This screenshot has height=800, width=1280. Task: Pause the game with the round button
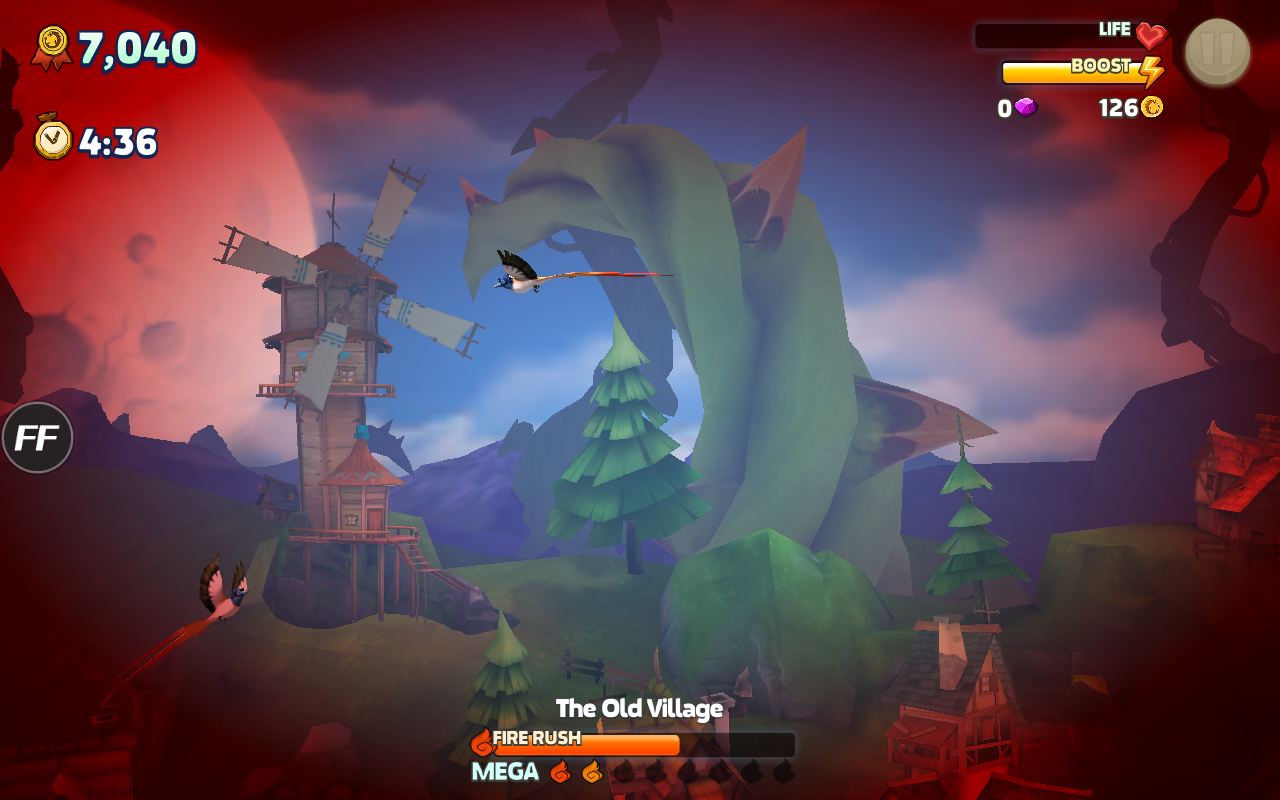coord(1217,52)
